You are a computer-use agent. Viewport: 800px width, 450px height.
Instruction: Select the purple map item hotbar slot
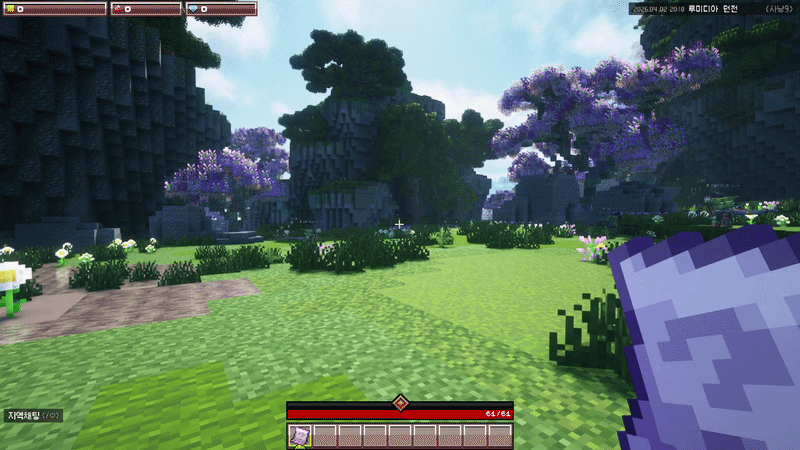299,435
